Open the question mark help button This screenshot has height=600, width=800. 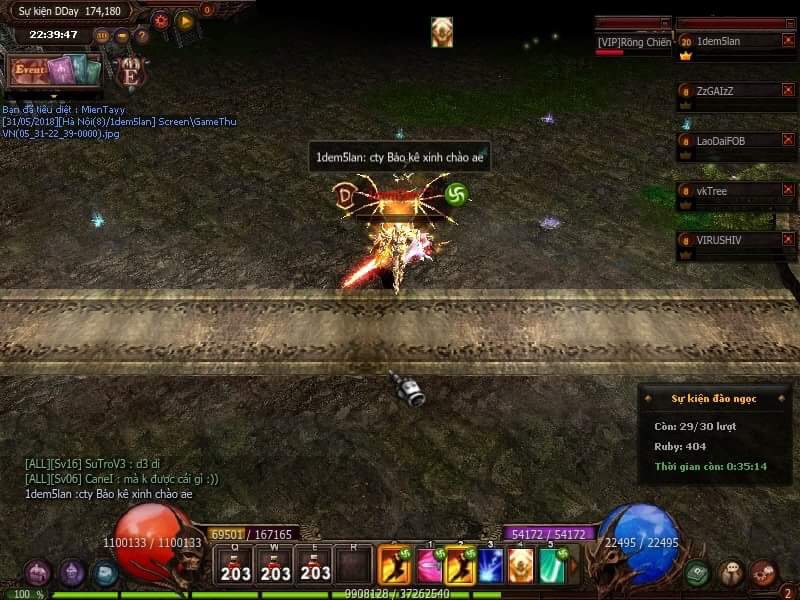pyautogui.click(x=142, y=36)
